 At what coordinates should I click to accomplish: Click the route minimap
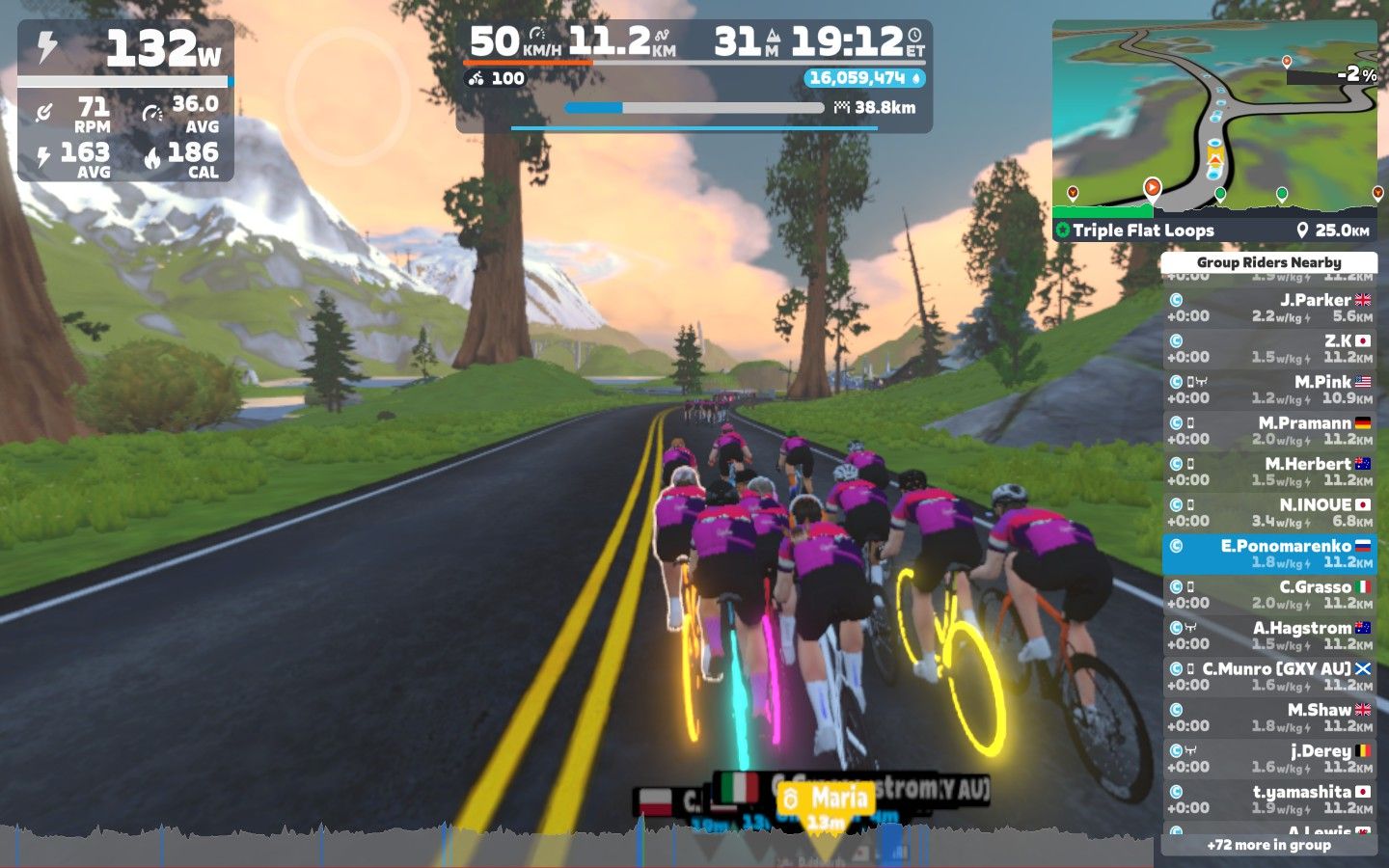click(1213, 116)
